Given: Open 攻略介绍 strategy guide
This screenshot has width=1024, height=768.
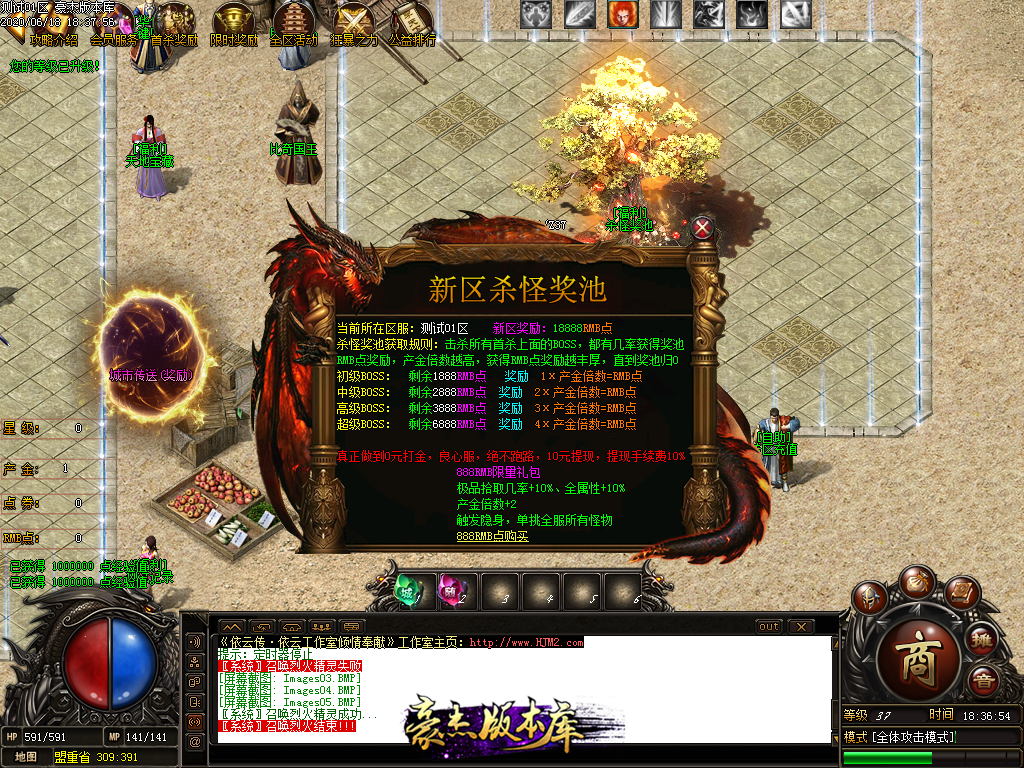Looking at the screenshot, I should point(52,40).
